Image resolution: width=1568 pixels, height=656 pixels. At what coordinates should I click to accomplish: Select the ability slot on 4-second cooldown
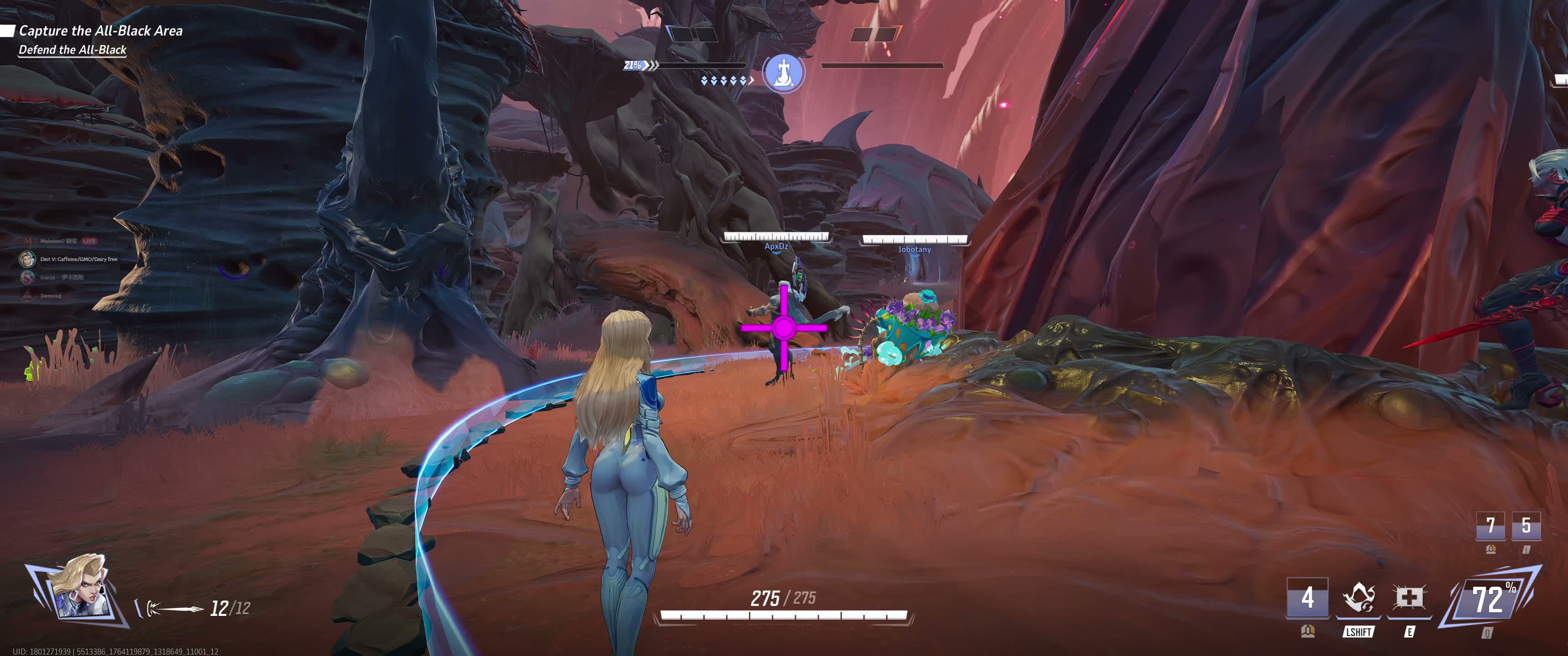(x=1307, y=598)
